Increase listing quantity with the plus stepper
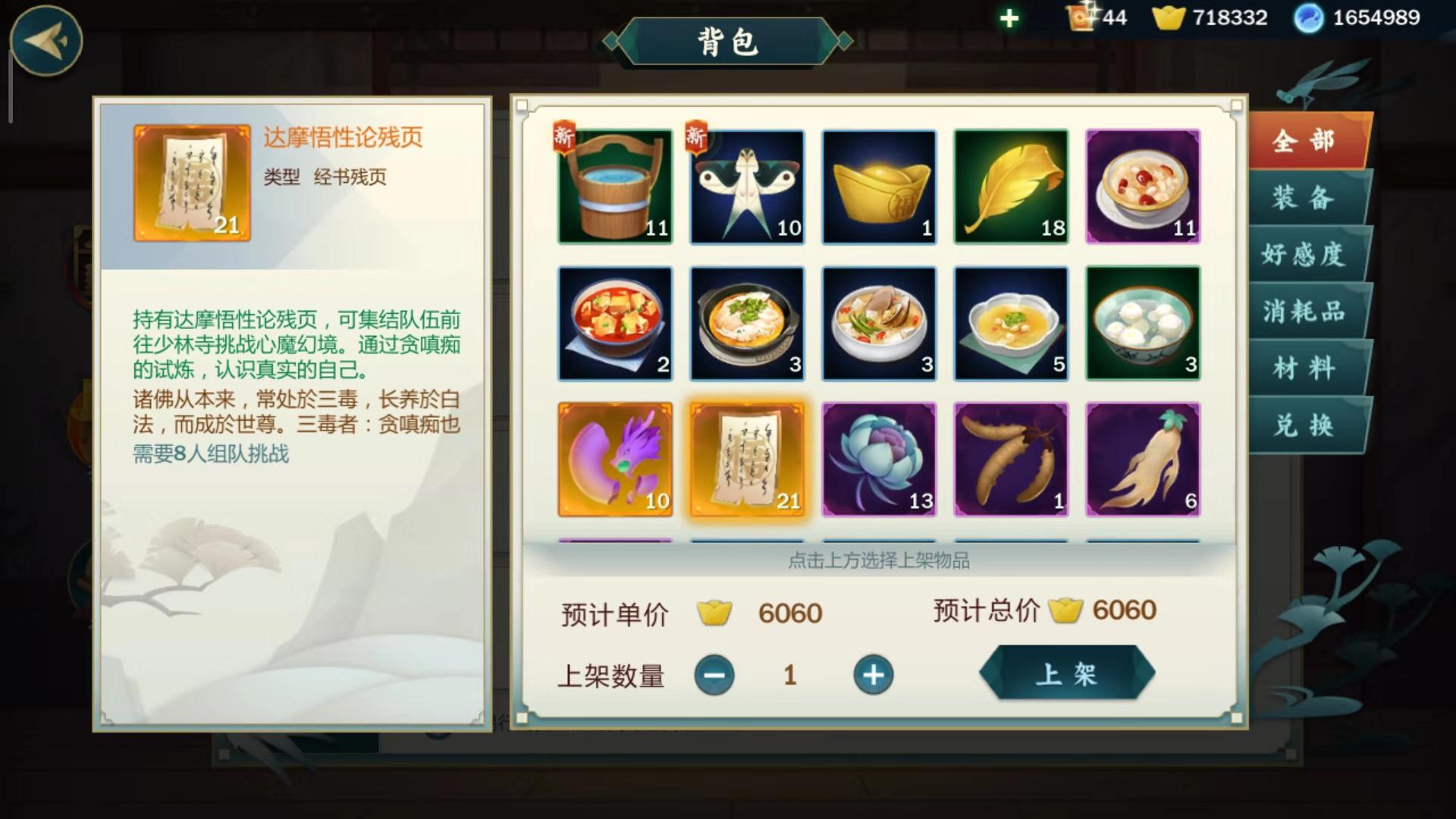 [874, 673]
